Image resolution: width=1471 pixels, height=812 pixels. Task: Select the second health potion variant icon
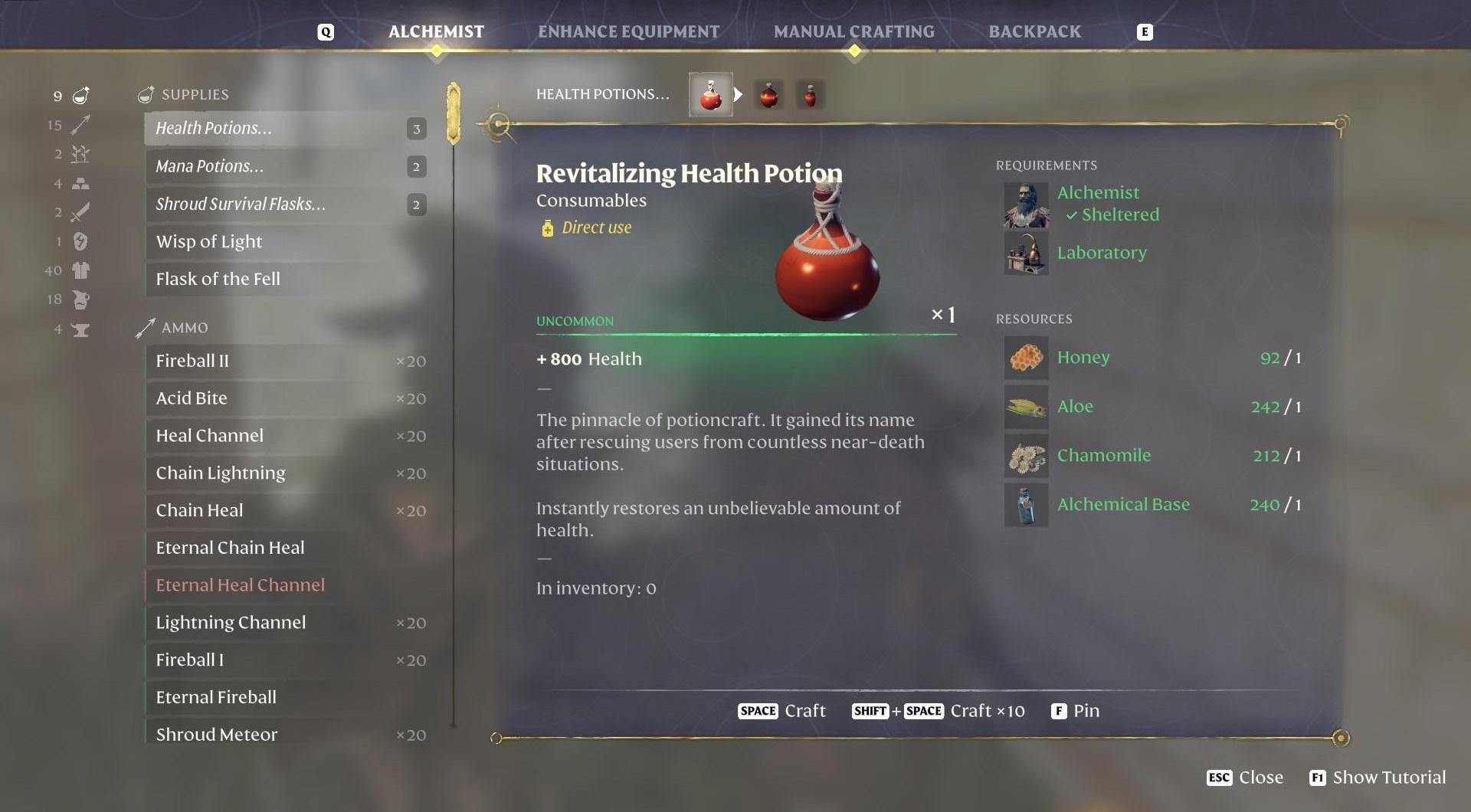point(768,95)
